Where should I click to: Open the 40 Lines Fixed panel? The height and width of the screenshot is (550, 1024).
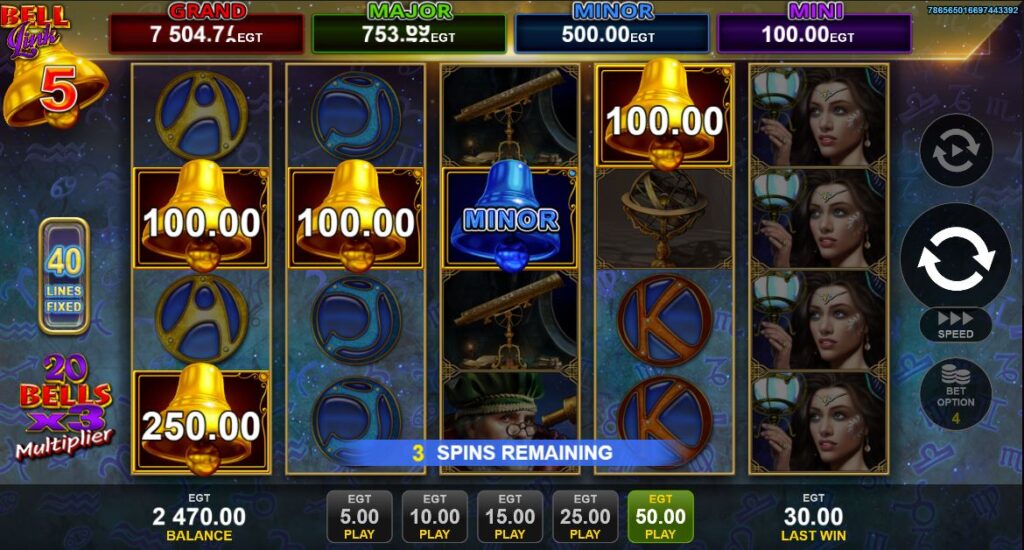pyautogui.click(x=64, y=275)
